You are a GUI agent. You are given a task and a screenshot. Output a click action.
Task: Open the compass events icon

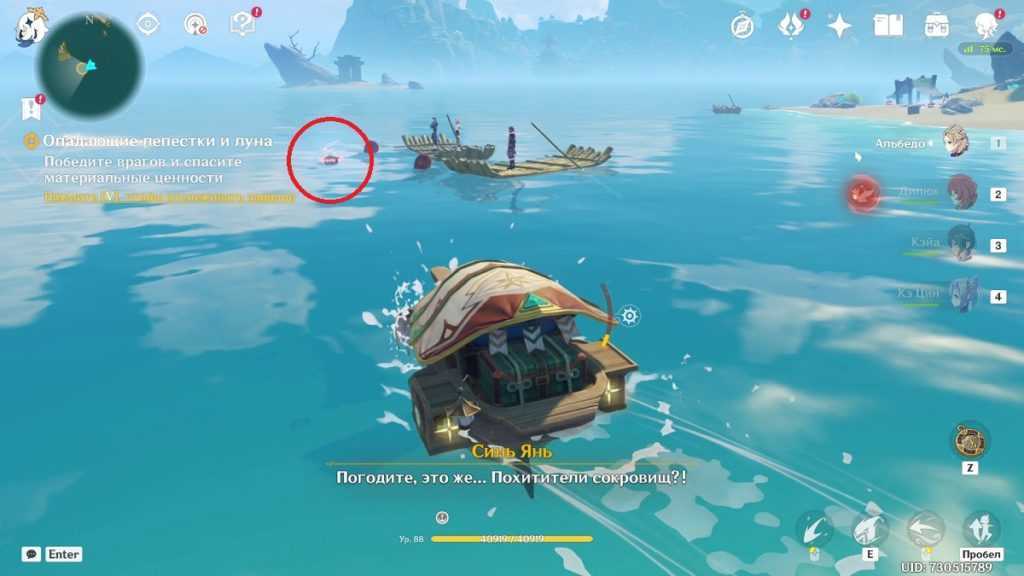coord(742,26)
